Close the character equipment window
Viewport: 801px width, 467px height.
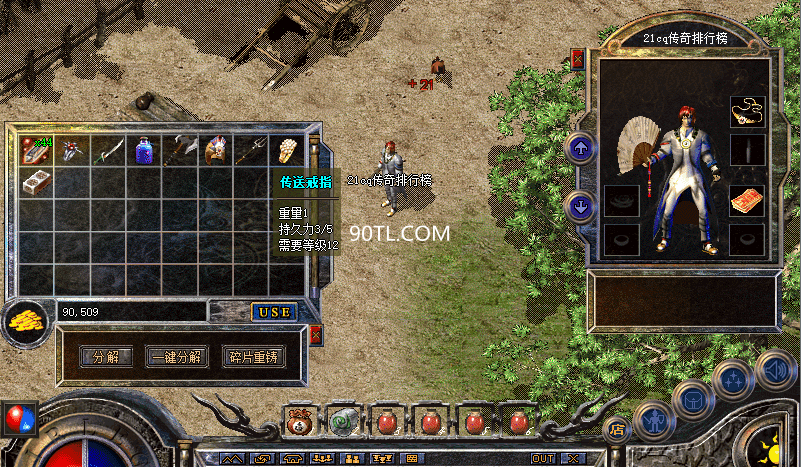click(x=577, y=61)
